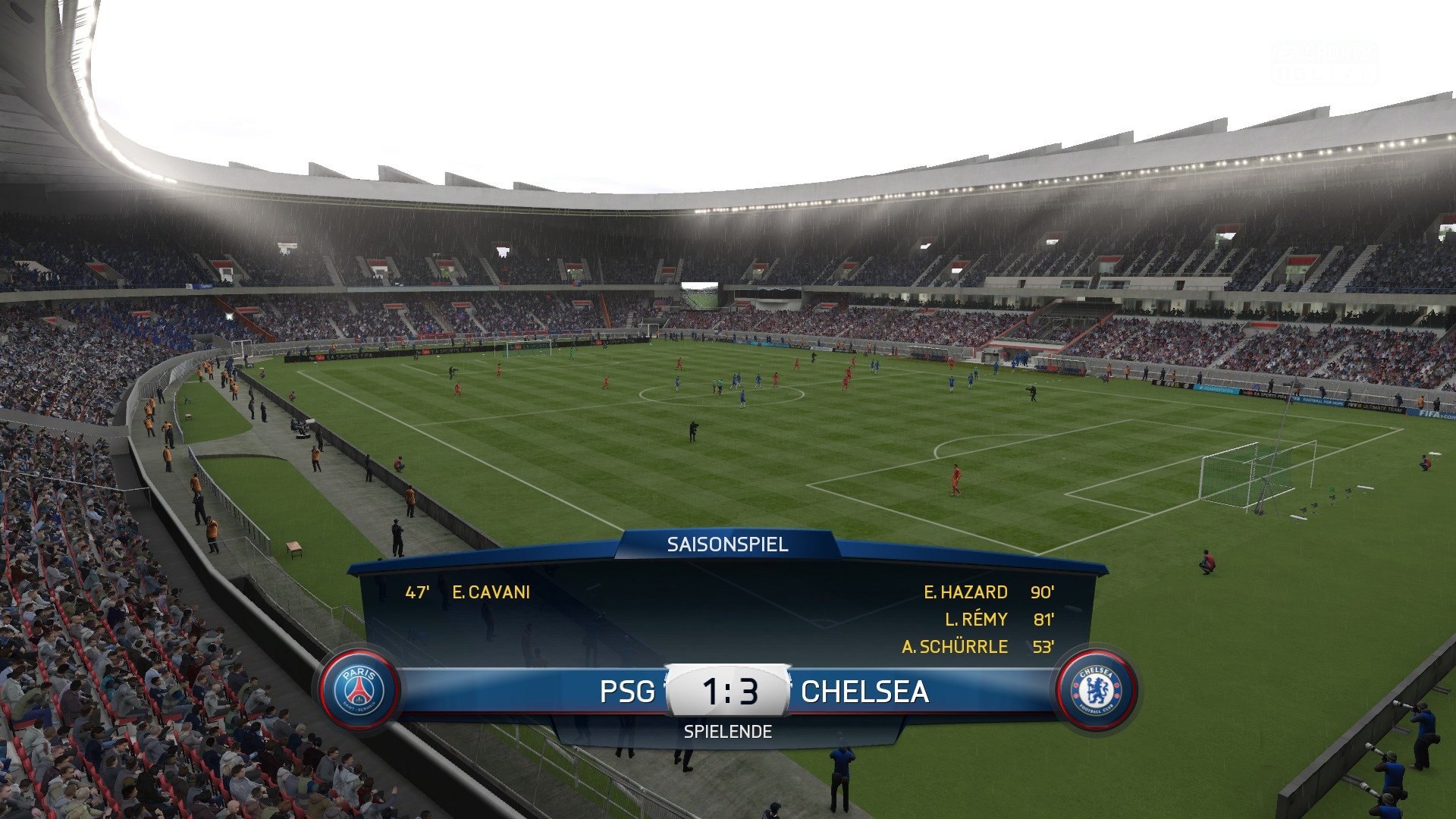Viewport: 1456px width, 819px height.
Task: Select the SPIELENDE status label
Action: click(729, 733)
